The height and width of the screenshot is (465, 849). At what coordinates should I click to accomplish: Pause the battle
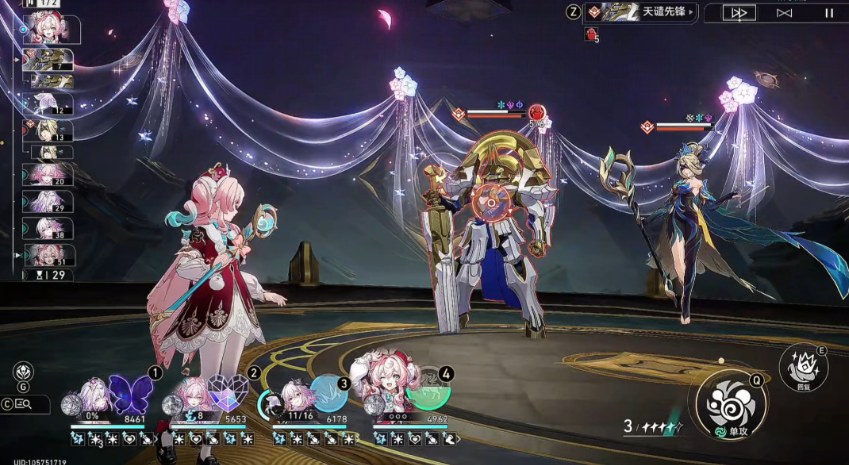point(828,13)
